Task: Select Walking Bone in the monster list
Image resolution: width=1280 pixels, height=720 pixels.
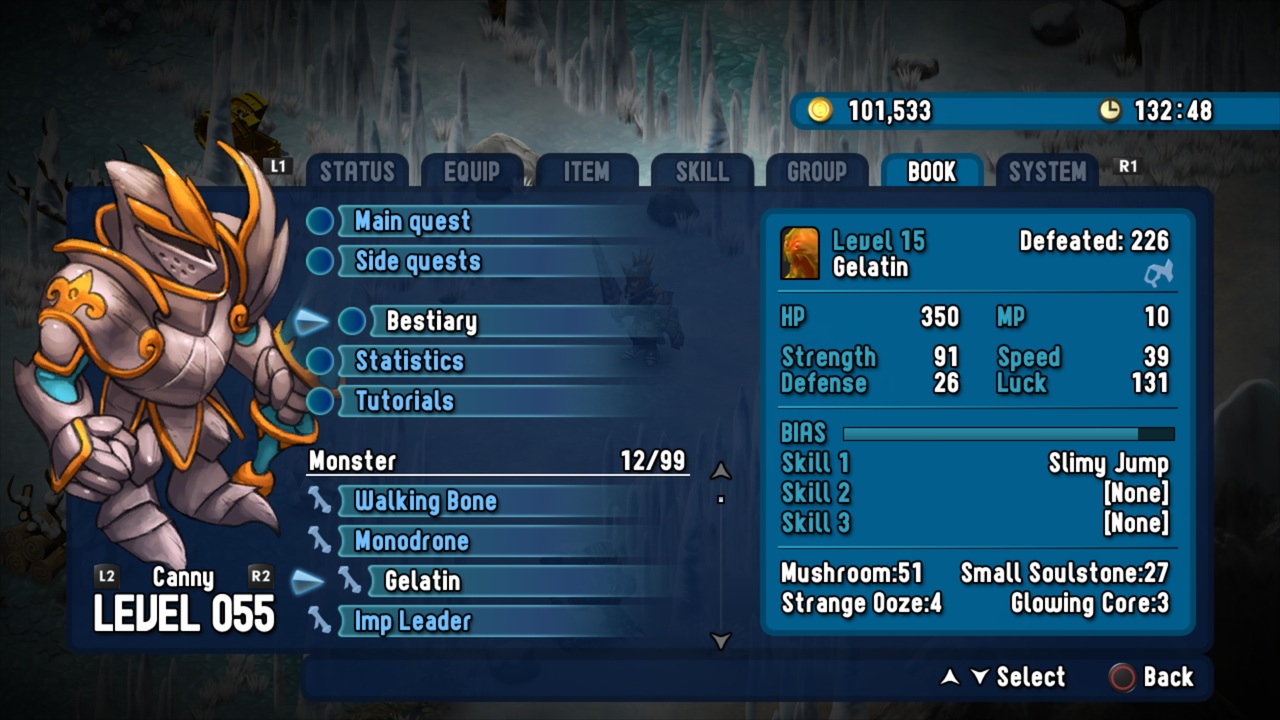Action: point(426,501)
